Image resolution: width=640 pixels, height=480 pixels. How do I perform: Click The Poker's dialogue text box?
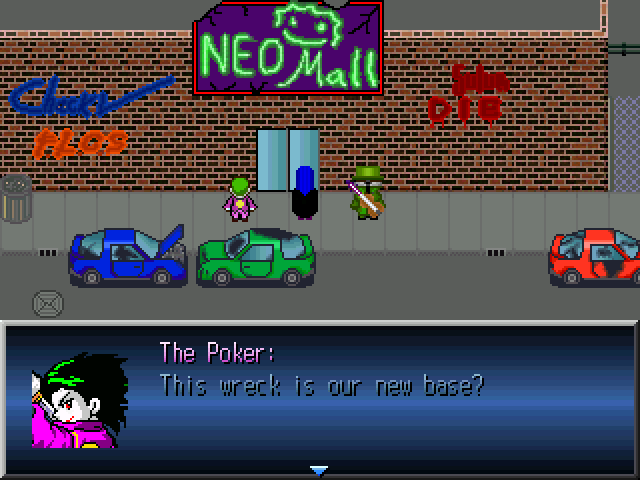(390, 385)
